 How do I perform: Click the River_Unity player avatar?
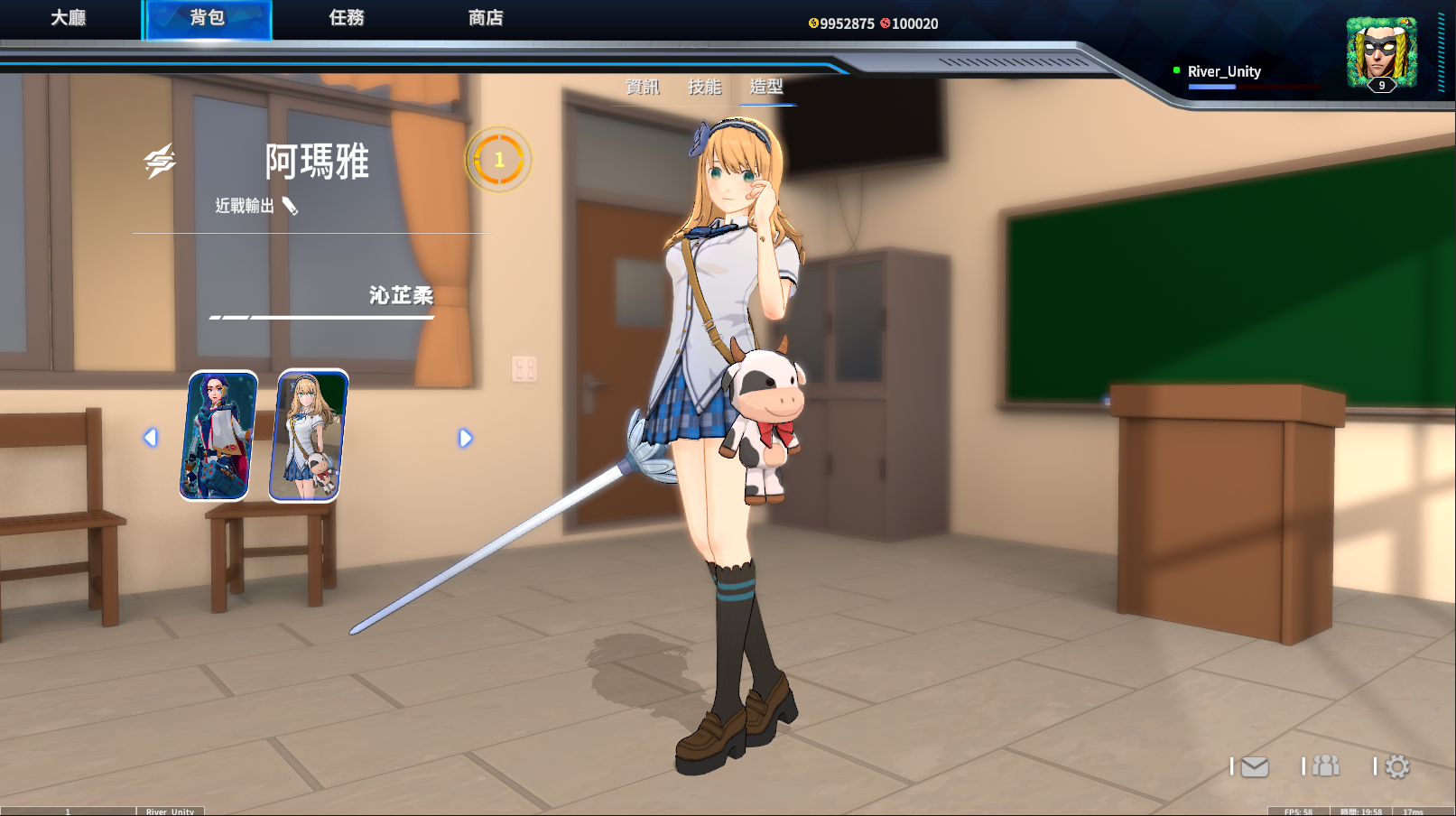(1381, 52)
